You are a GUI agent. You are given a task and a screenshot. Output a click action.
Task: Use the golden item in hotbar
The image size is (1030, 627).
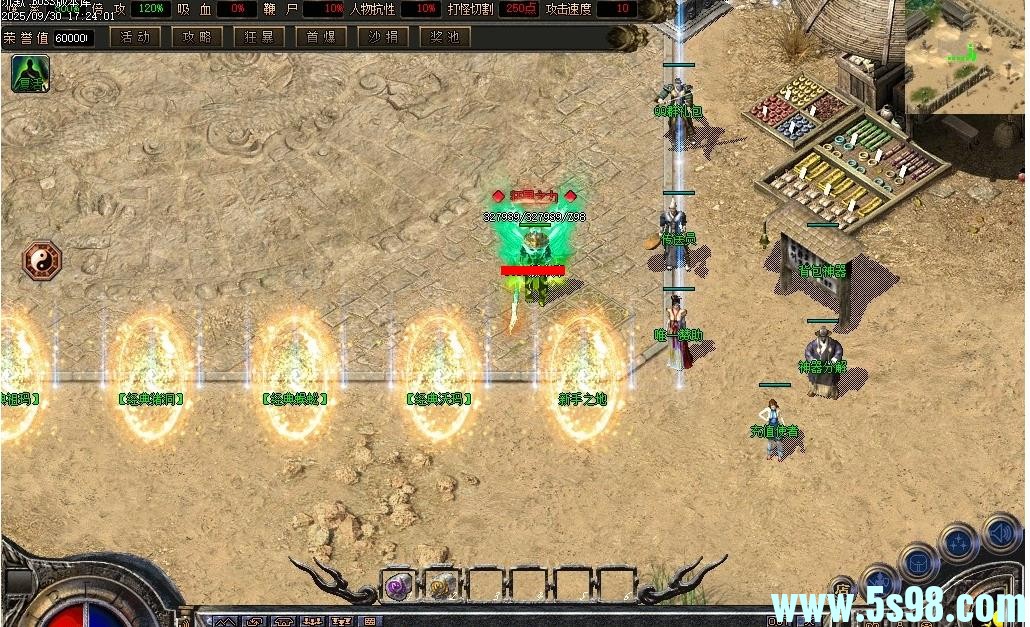point(441,586)
